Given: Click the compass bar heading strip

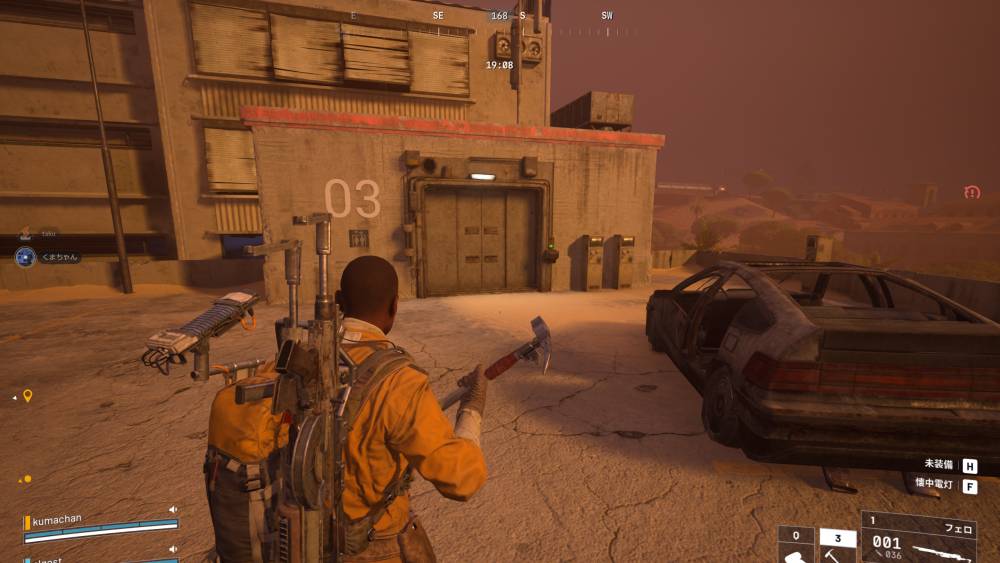Looking at the screenshot, I should click(498, 17).
